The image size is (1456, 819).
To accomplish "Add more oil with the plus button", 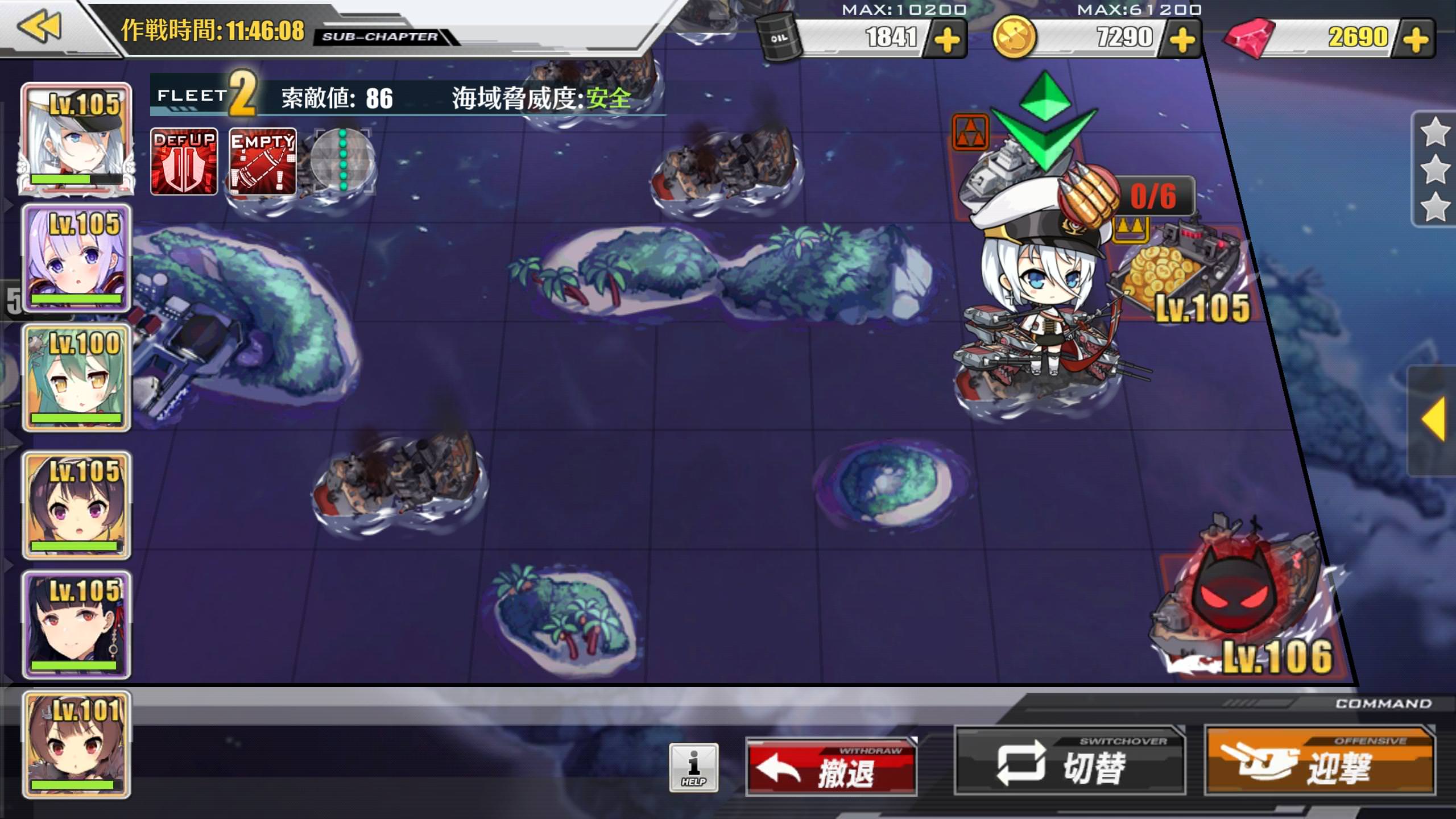I will [x=946, y=39].
